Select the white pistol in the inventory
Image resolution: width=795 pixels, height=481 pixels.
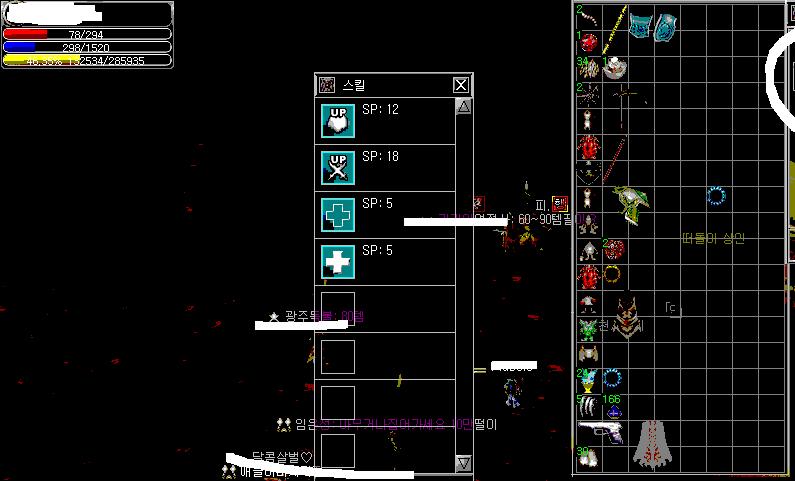pyautogui.click(x=601, y=433)
